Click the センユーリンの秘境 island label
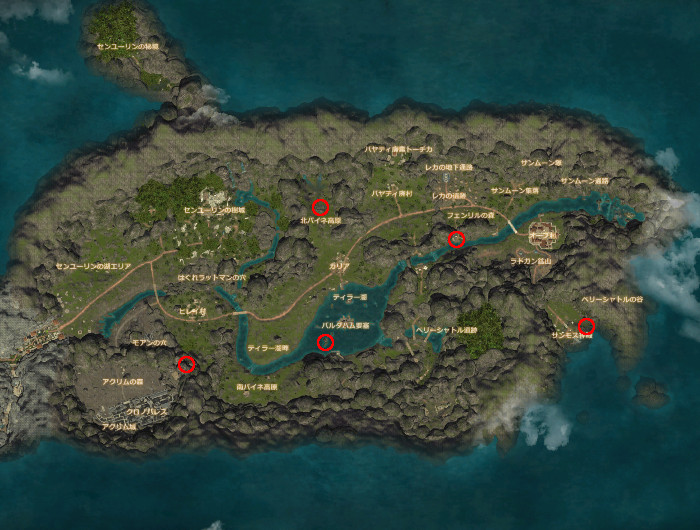Image resolution: width=700 pixels, height=530 pixels. (127, 47)
